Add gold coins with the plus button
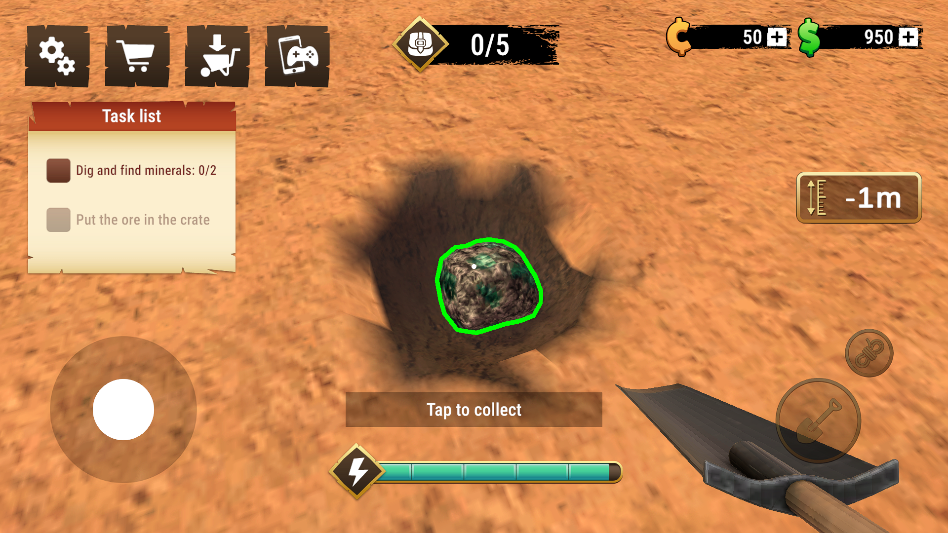The image size is (948, 533). (778, 38)
